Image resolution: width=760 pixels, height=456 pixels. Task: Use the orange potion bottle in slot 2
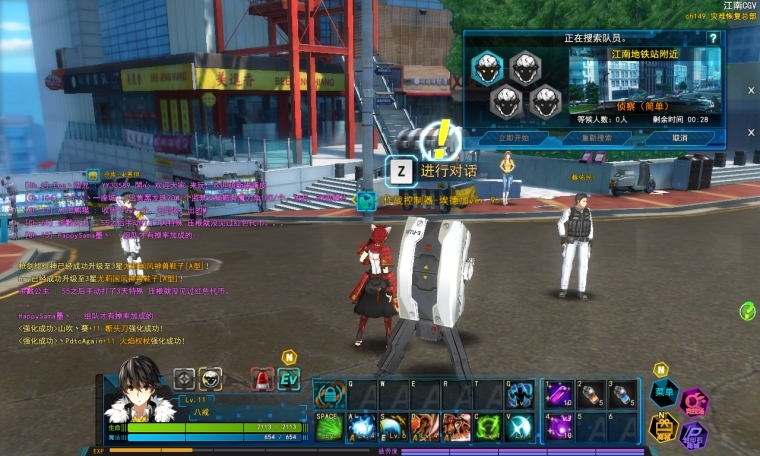591,395
